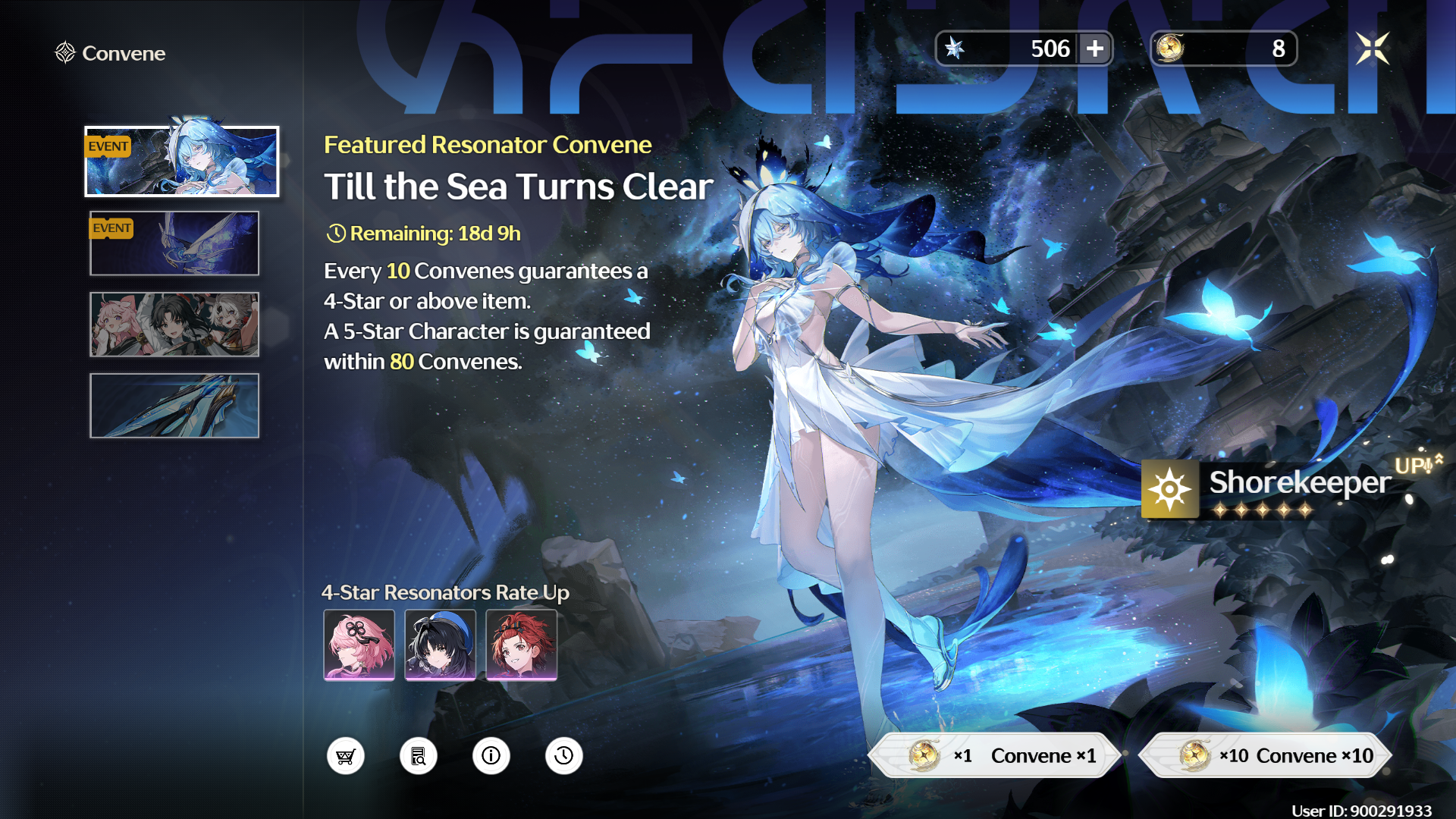View the dark-haired 4-star resonator with blue hat
This screenshot has width=1456, height=819.
(x=440, y=645)
